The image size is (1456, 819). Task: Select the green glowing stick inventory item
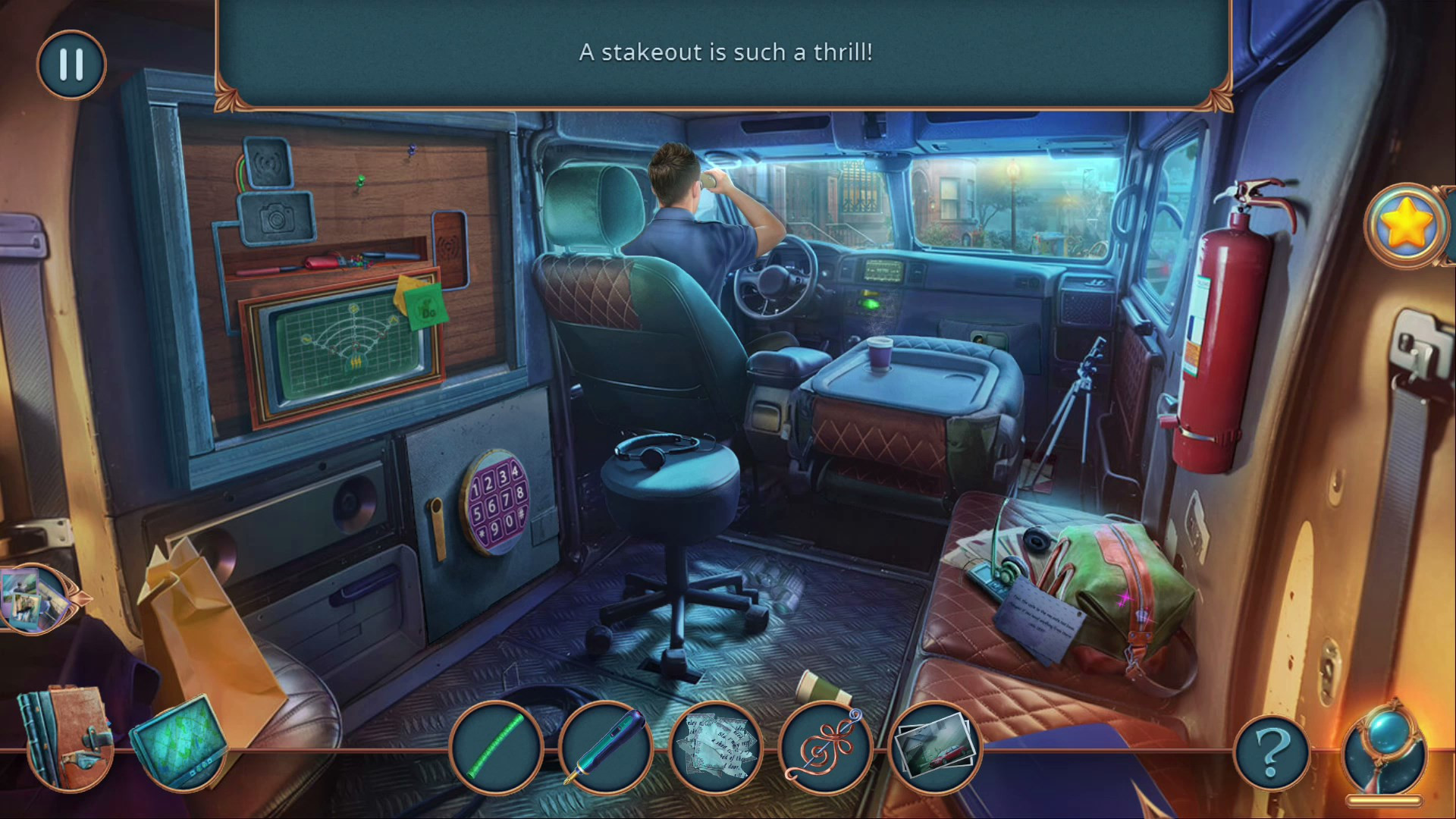pyautogui.click(x=496, y=746)
